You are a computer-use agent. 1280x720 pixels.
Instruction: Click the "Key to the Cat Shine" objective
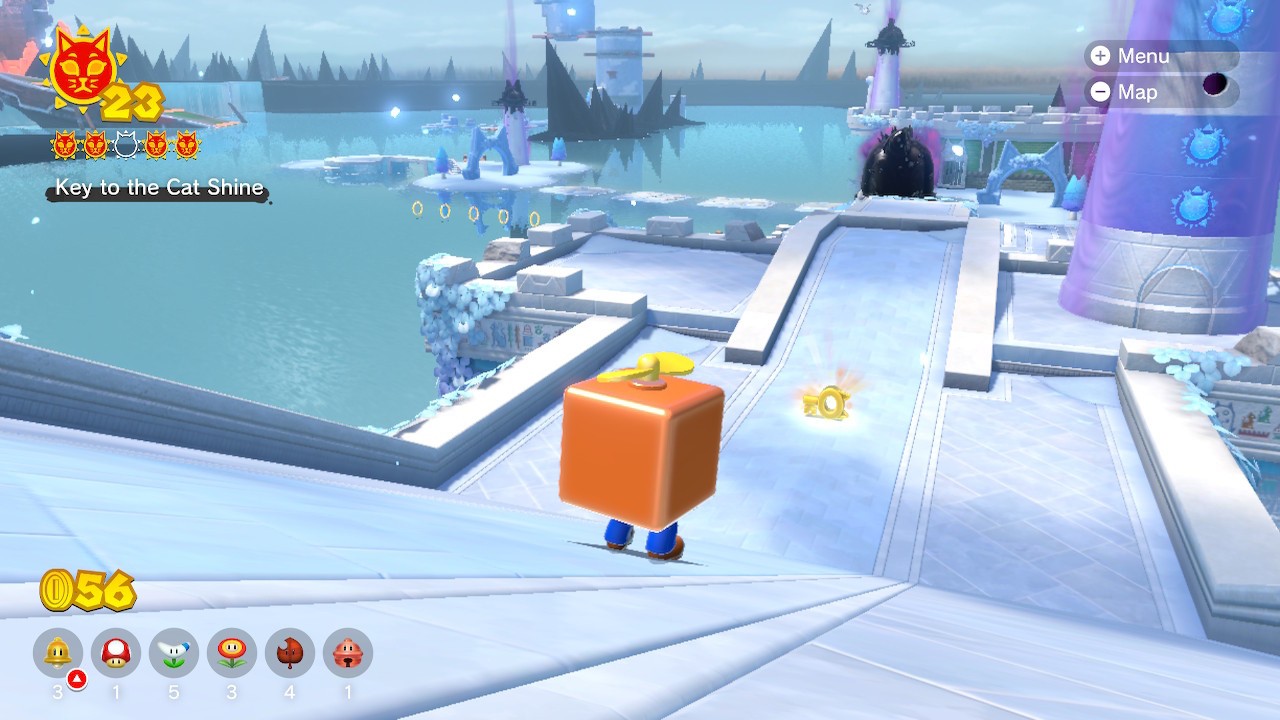point(159,188)
